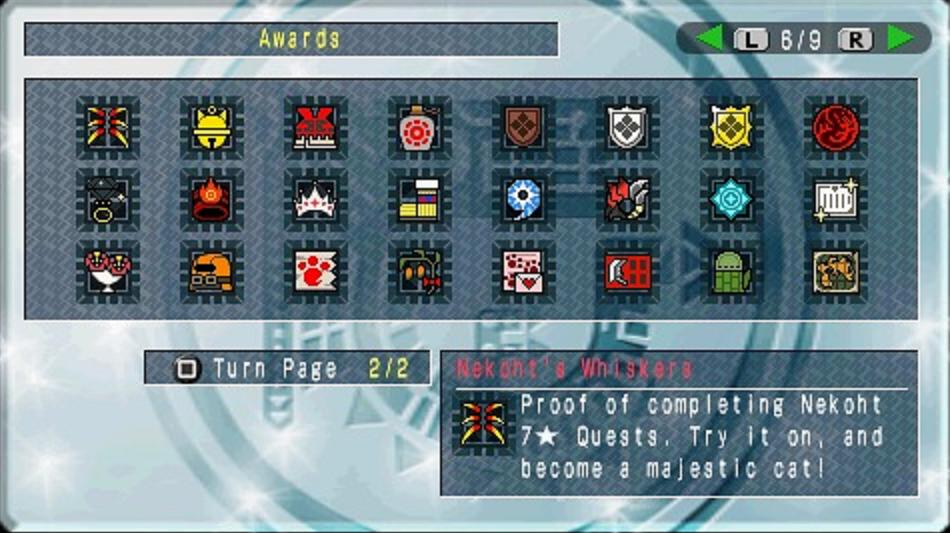This screenshot has height=533, width=950.
Task: Choose the golden shield crest award
Action: (732, 128)
